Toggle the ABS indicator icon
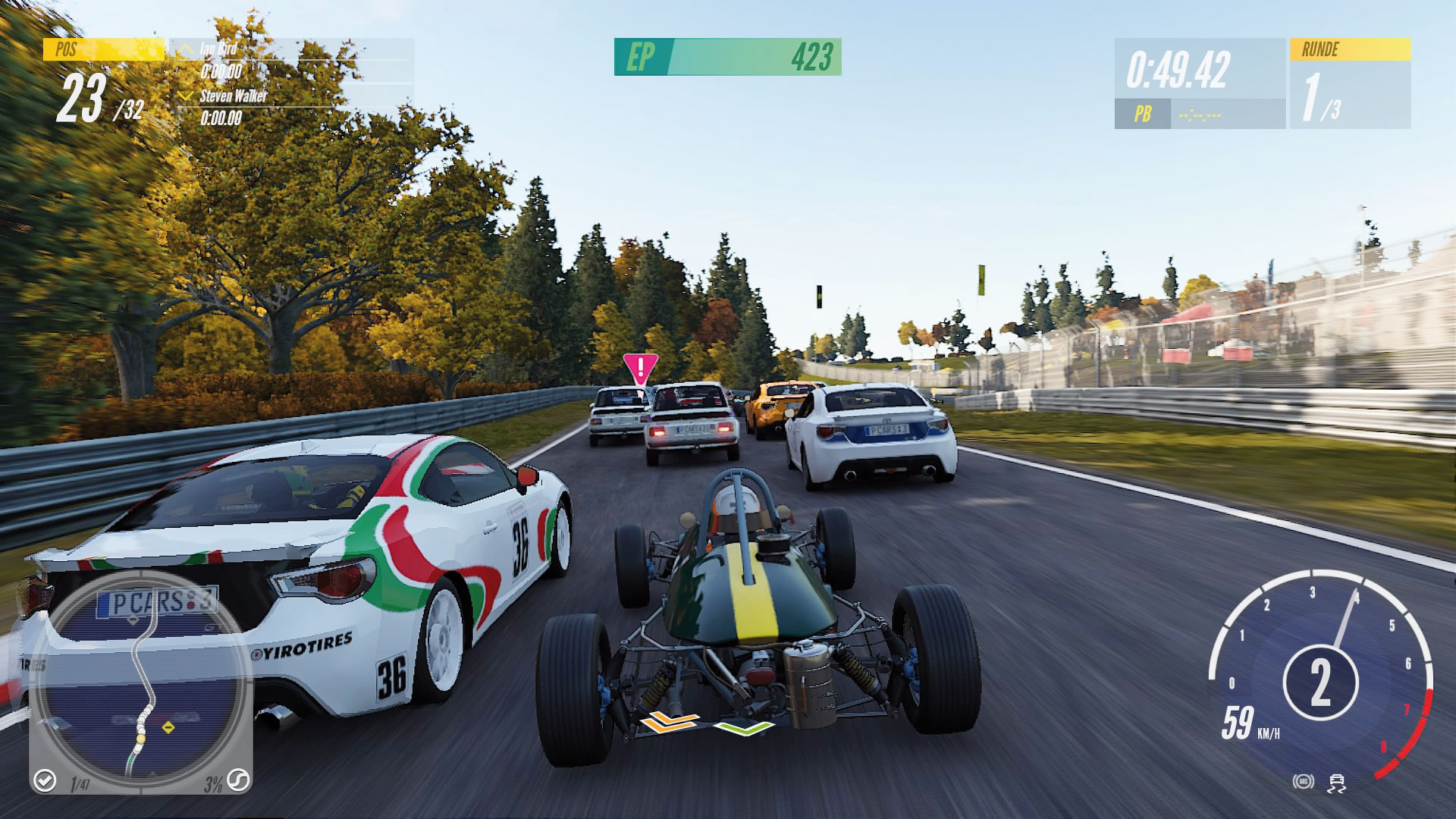The height and width of the screenshot is (819, 1456). 1303,782
